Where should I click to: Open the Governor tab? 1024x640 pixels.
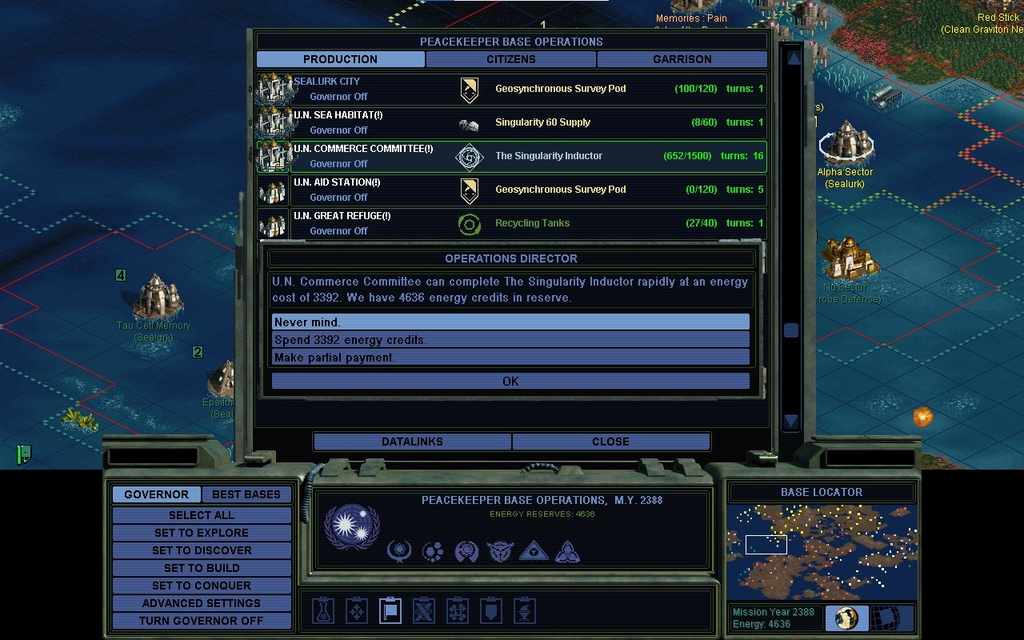click(156, 494)
